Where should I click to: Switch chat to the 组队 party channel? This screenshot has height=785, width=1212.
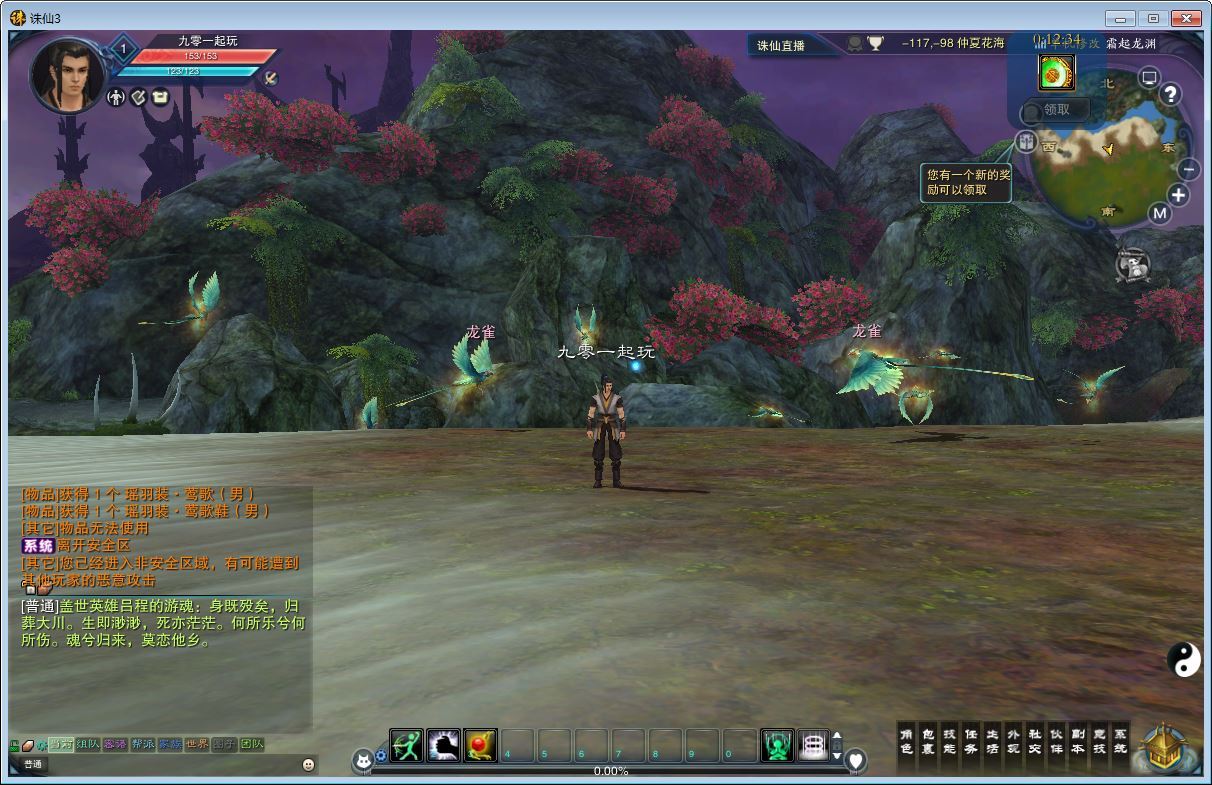point(88,744)
